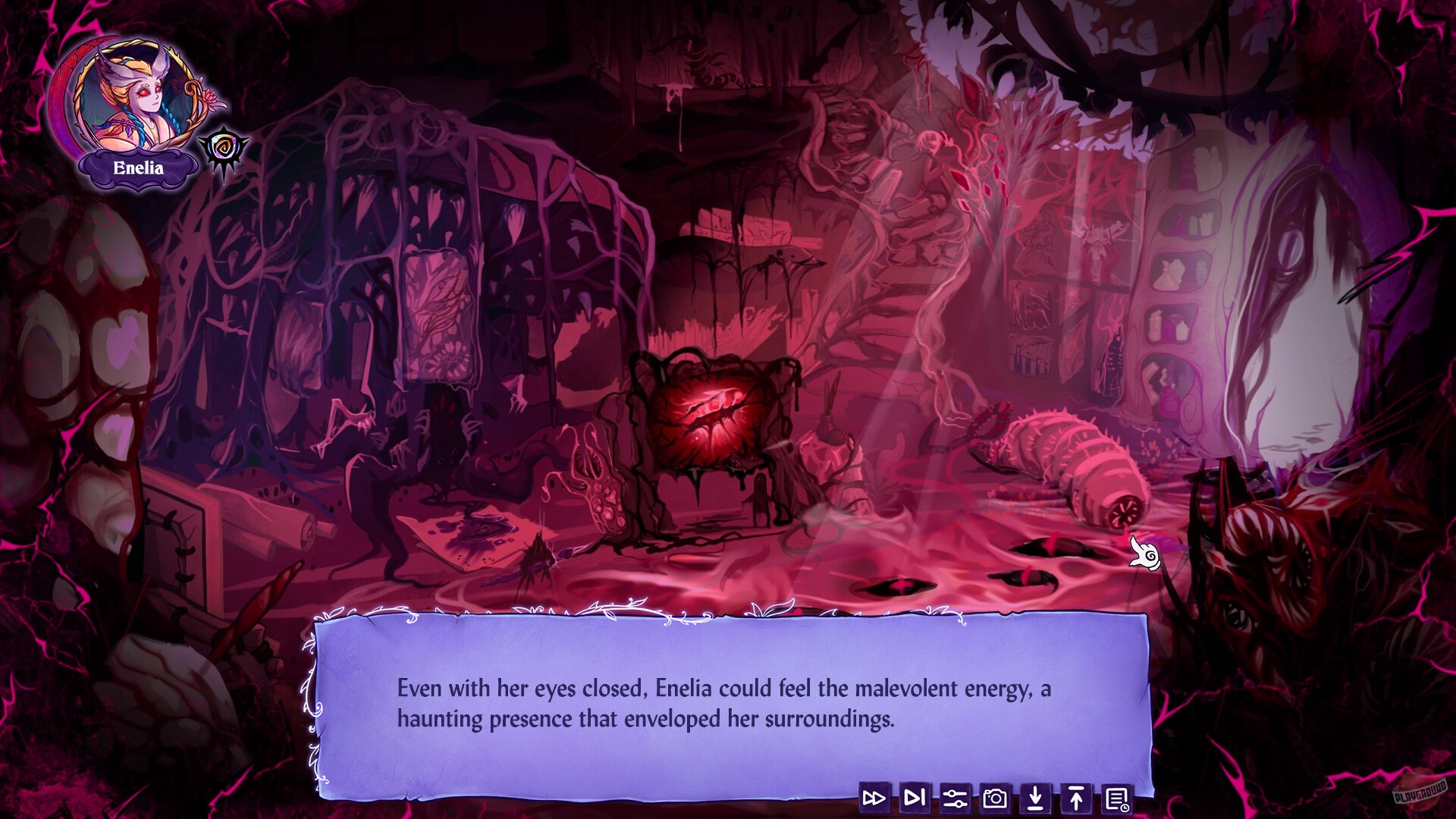Skip ahead to the next choice
The width and height of the screenshot is (1456, 819).
tap(914, 799)
